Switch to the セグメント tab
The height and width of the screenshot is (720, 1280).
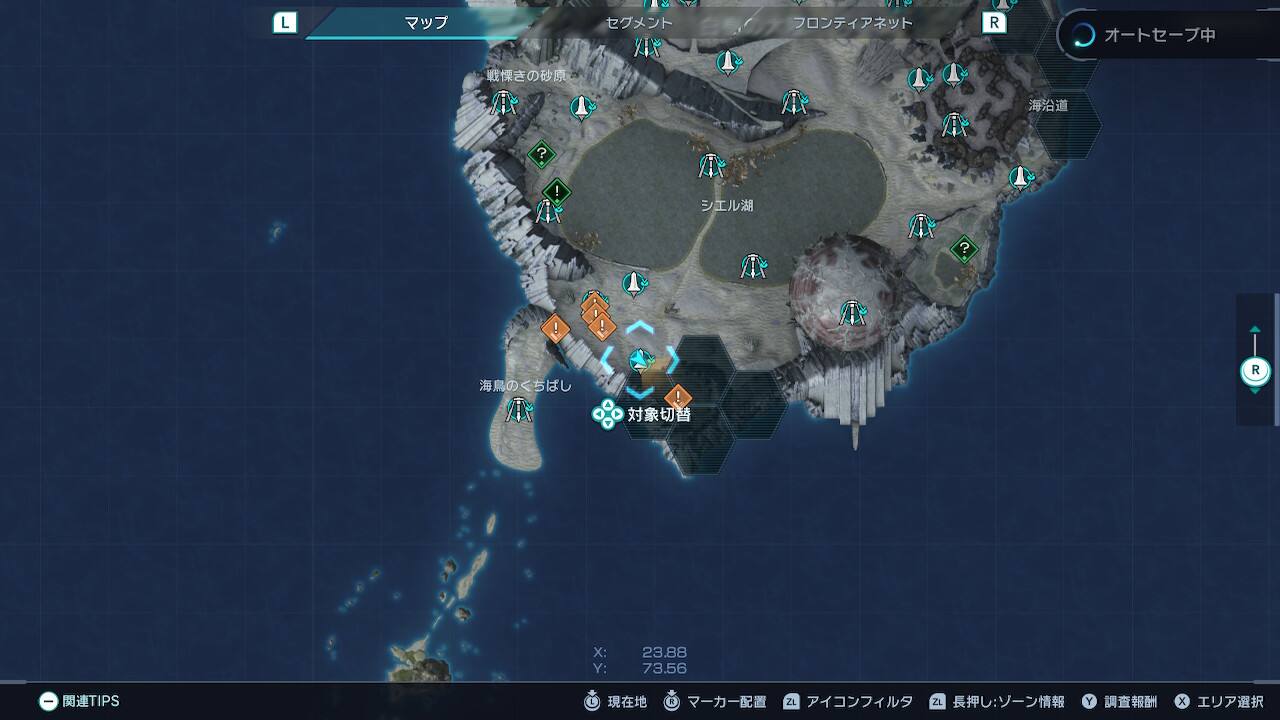(639, 22)
